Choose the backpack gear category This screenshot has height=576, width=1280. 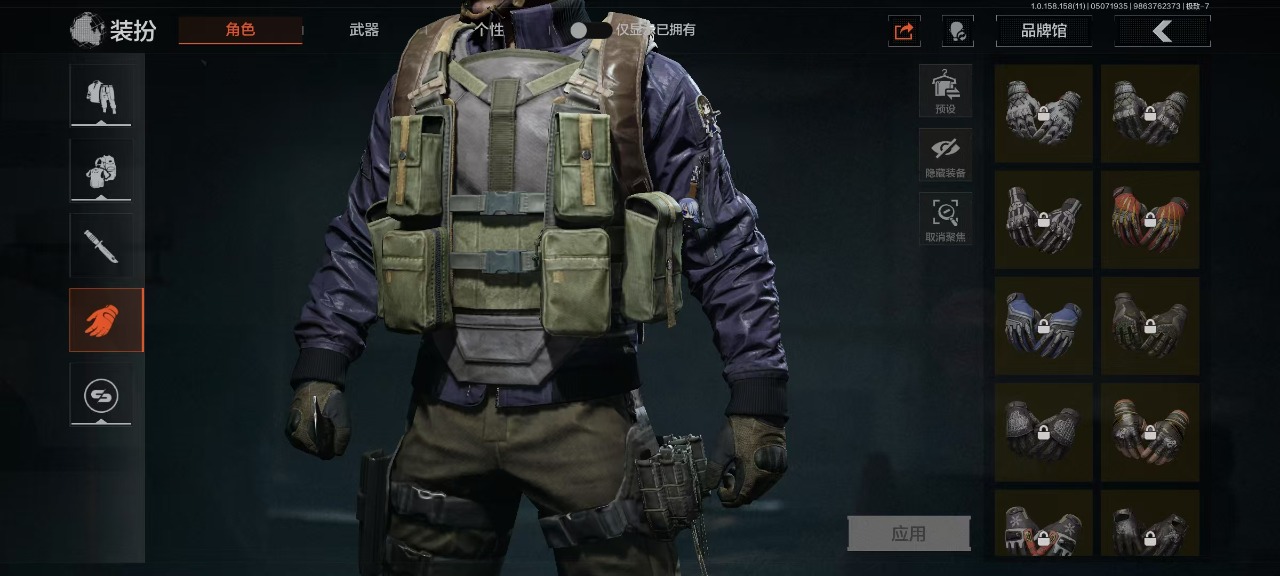[100, 171]
